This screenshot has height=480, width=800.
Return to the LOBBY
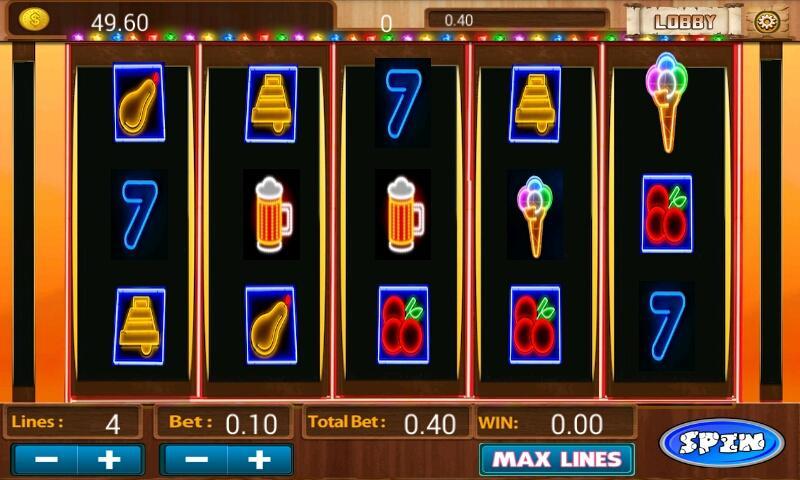point(685,21)
